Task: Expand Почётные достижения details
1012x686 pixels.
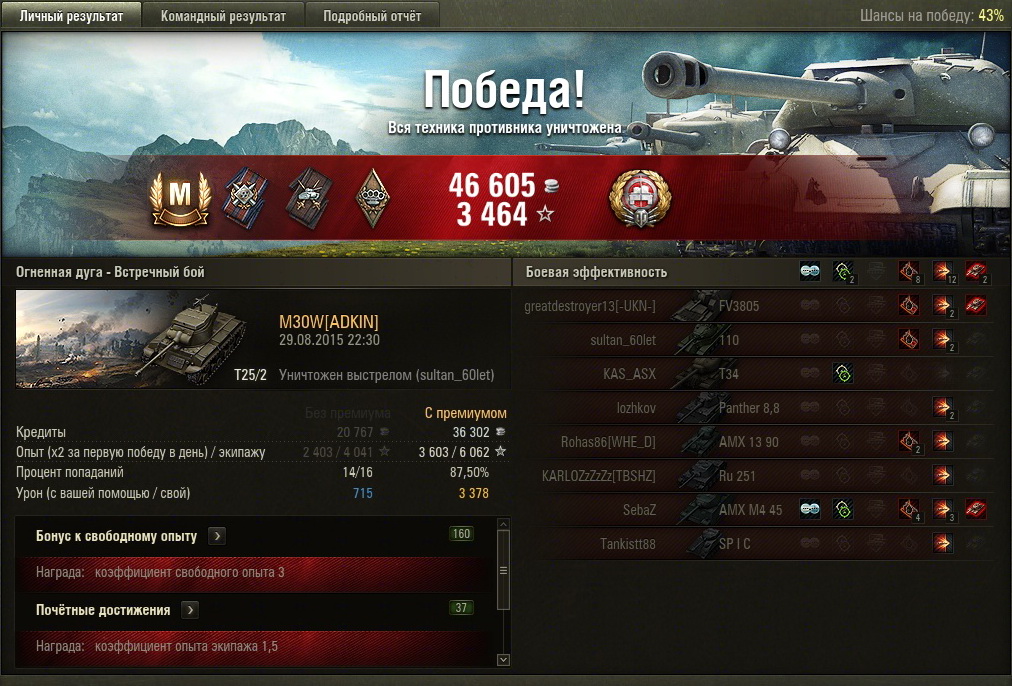Action: (x=190, y=610)
